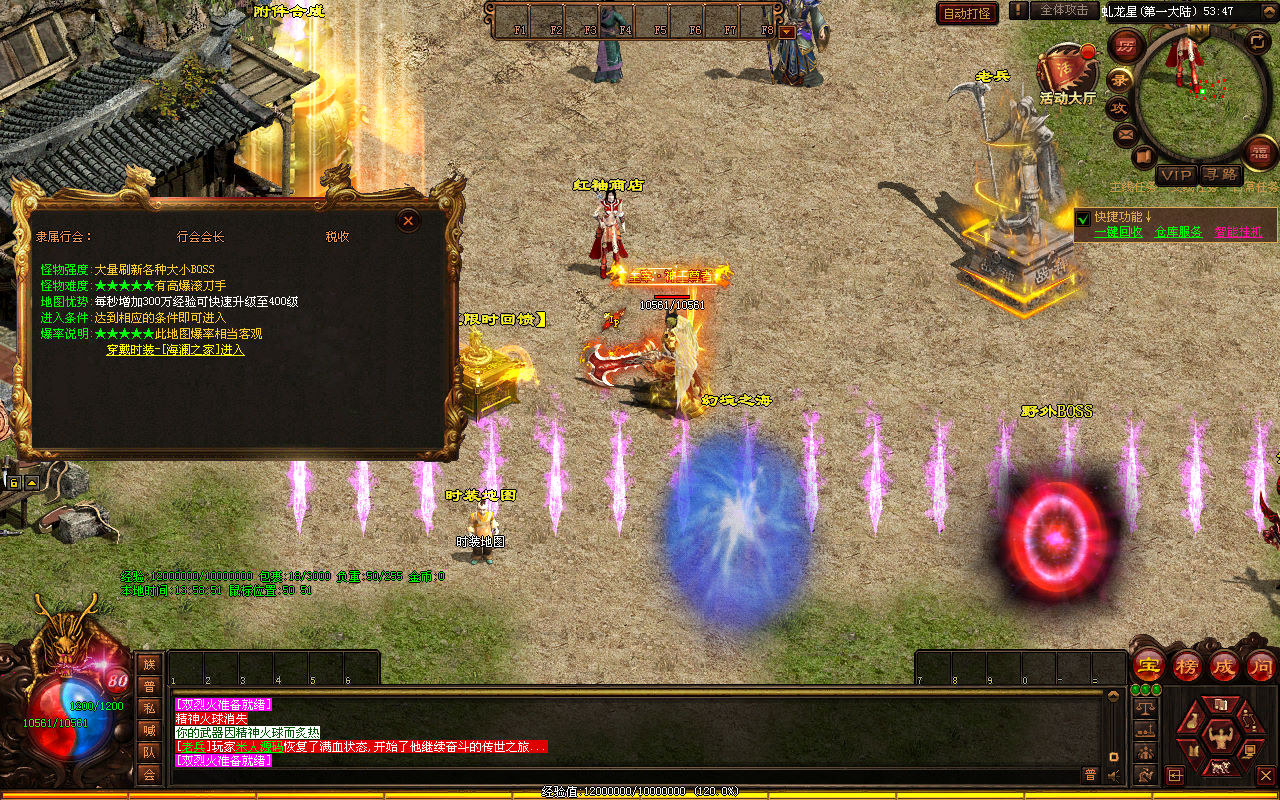Open the 成 achievements round button
Viewport: 1280px width, 800px height.
click(1224, 667)
